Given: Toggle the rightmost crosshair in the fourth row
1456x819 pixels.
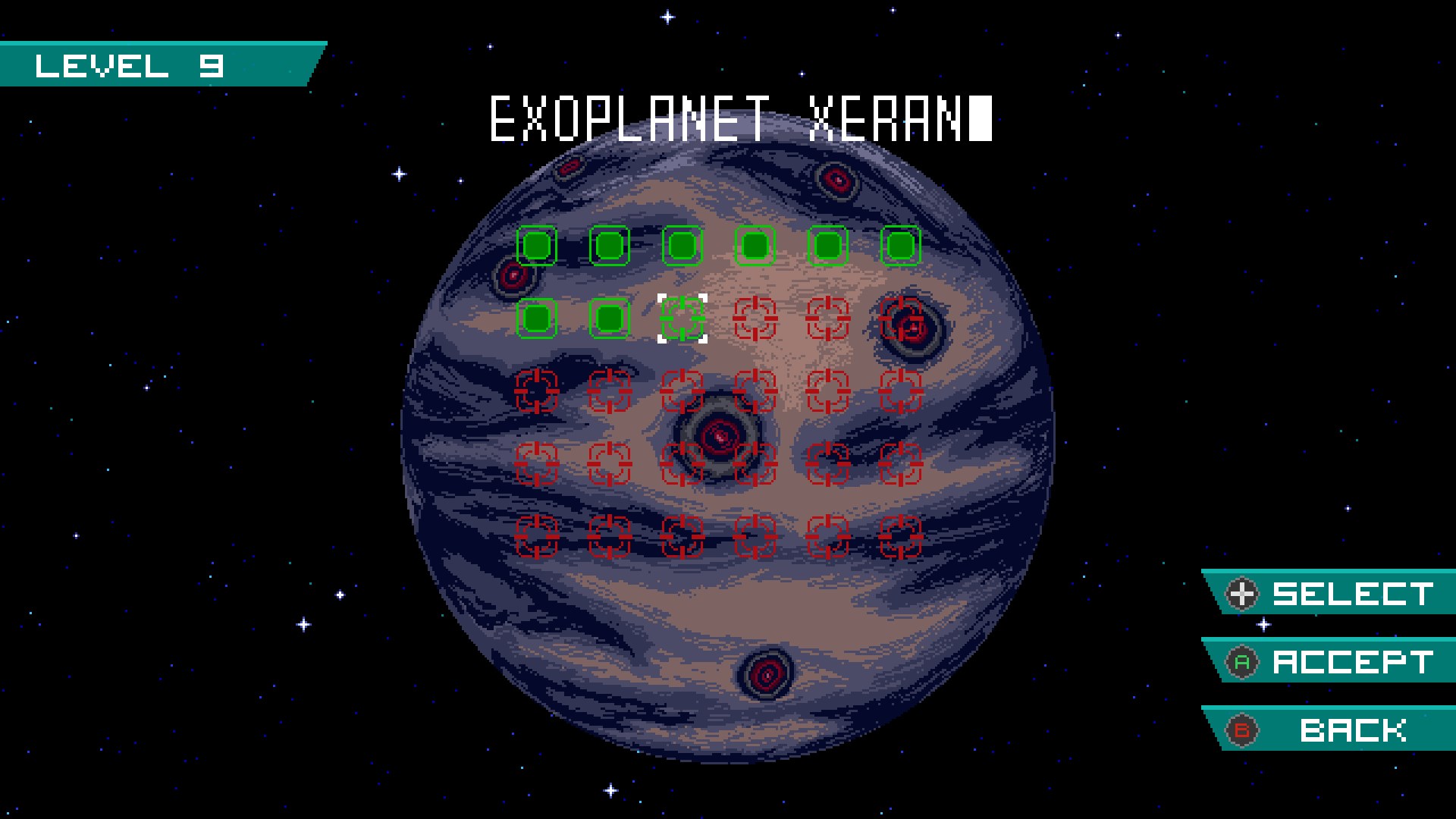Looking at the screenshot, I should coord(901,465).
